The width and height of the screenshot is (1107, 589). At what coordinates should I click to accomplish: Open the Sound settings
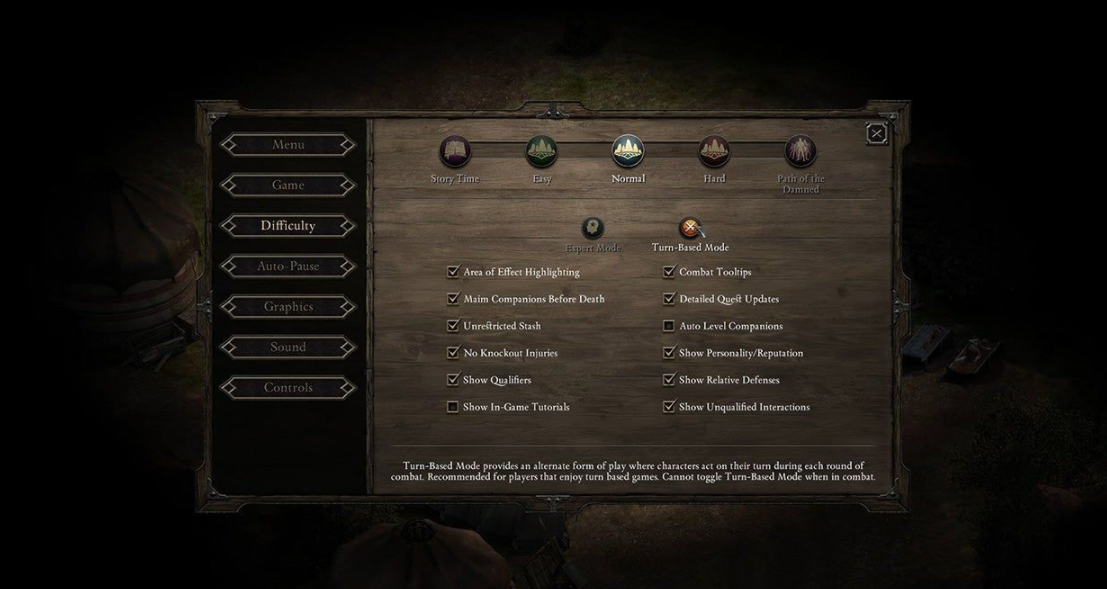(288, 347)
